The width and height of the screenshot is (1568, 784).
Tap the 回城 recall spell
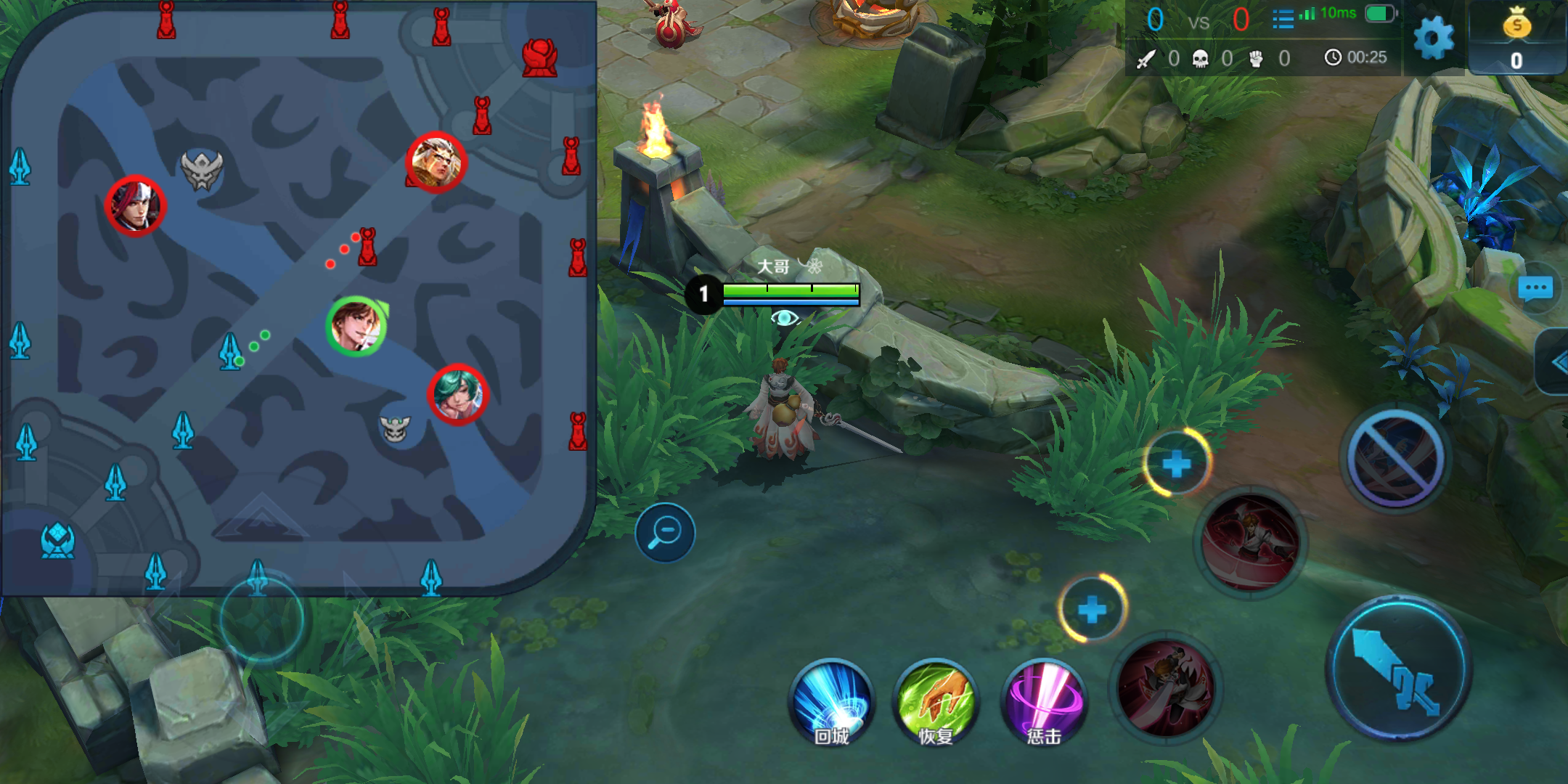coord(831,702)
